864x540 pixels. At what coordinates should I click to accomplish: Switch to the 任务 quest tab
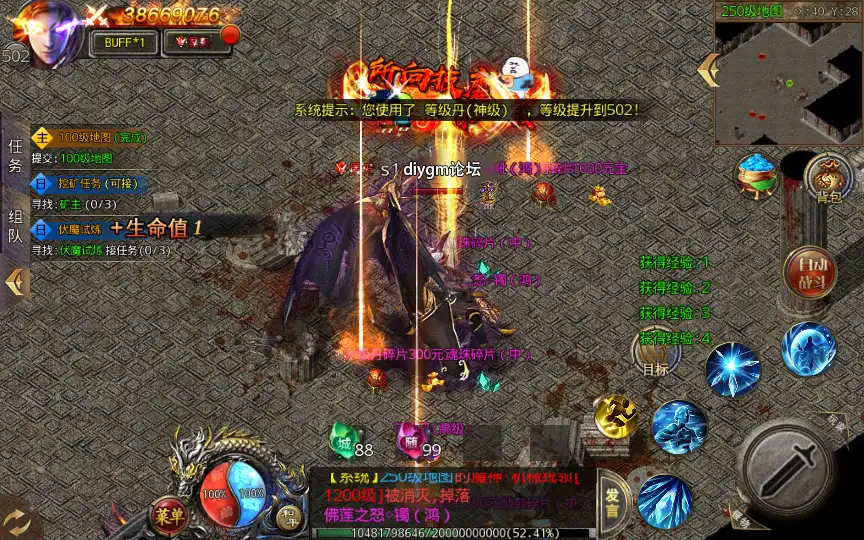pos(15,156)
